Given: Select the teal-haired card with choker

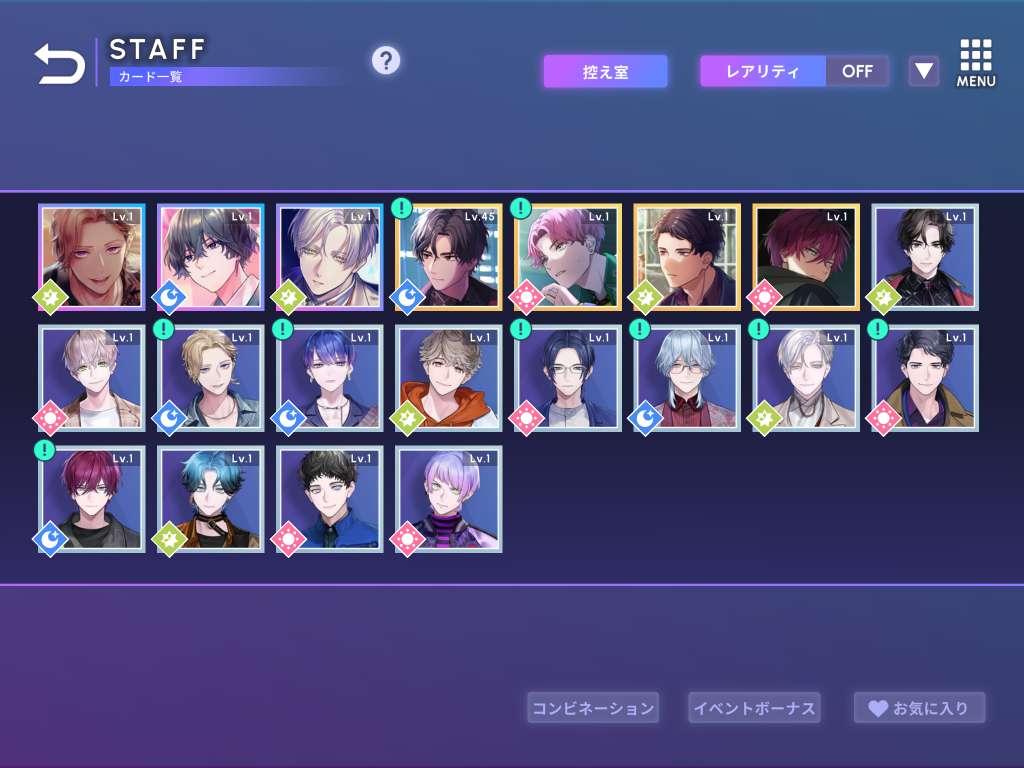Looking at the screenshot, I should [211, 499].
